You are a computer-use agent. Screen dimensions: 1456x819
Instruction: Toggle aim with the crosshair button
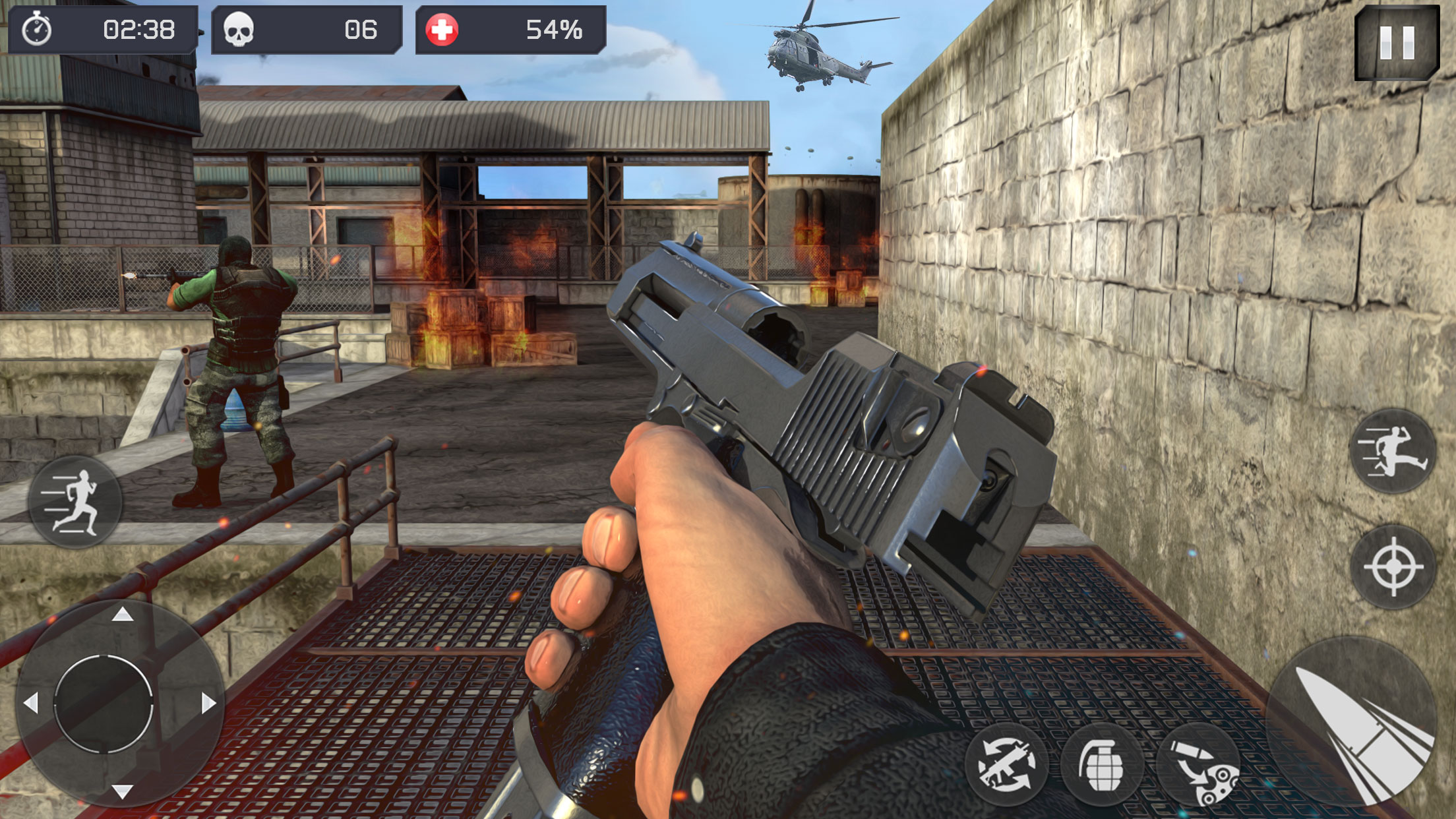(1393, 566)
